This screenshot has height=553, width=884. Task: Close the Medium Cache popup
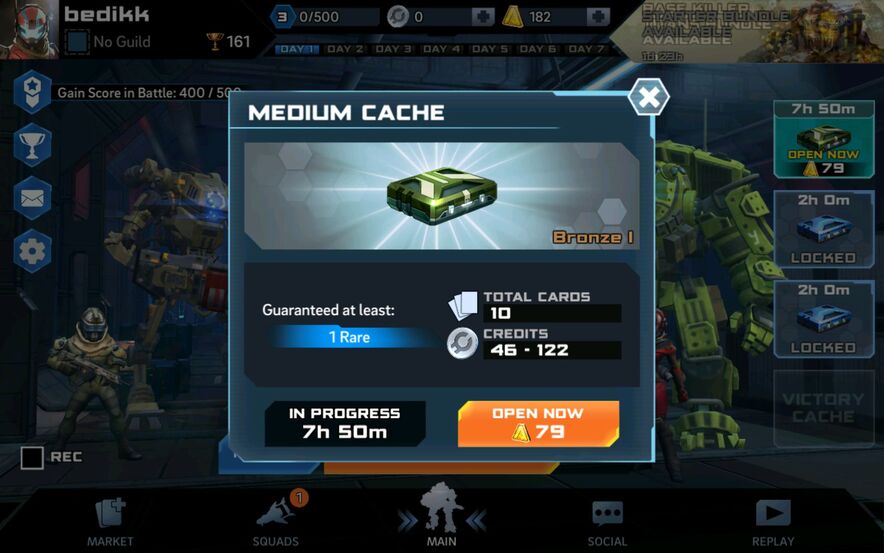pos(648,97)
